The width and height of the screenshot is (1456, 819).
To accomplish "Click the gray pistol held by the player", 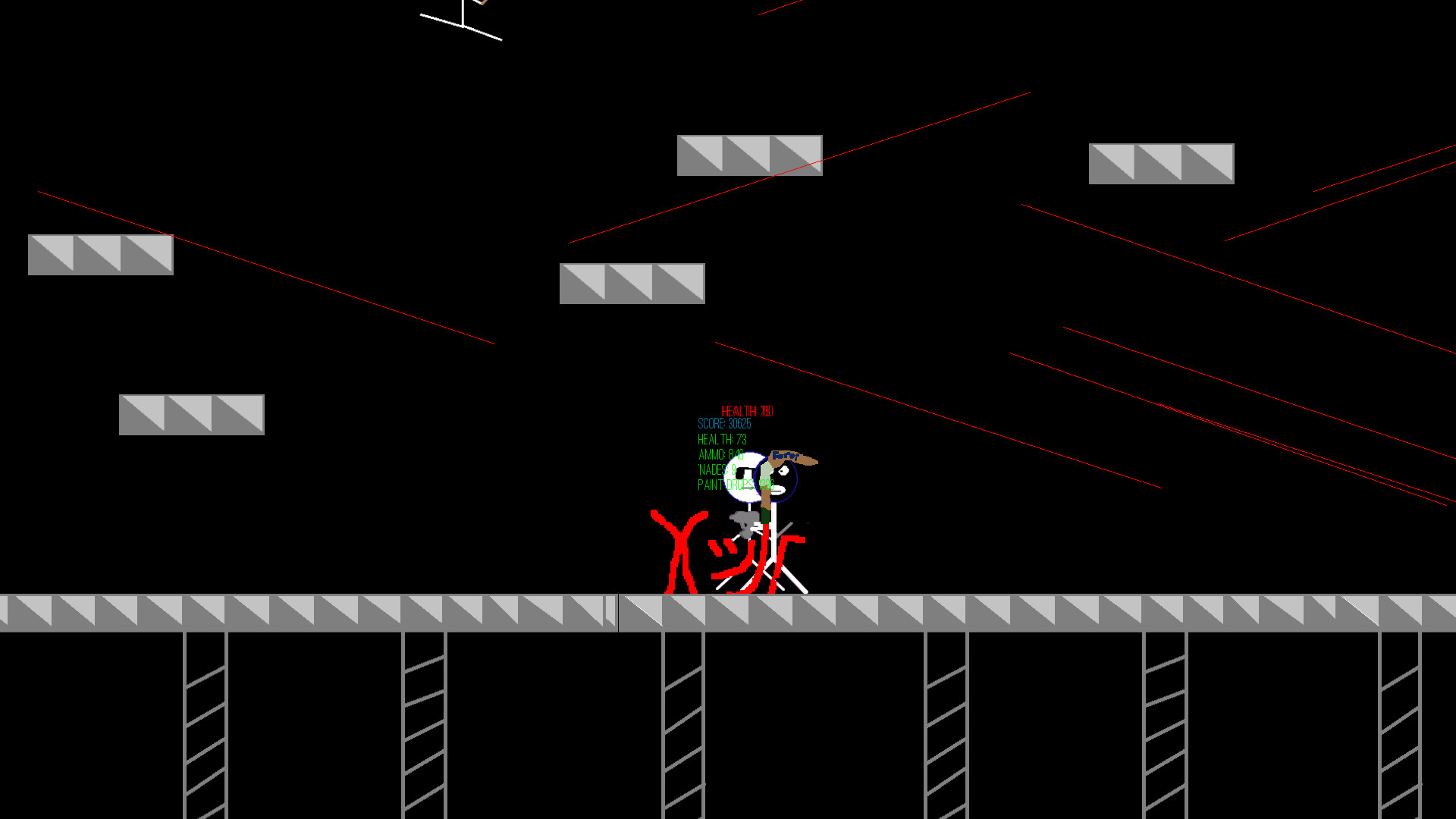I will pyautogui.click(x=745, y=519).
